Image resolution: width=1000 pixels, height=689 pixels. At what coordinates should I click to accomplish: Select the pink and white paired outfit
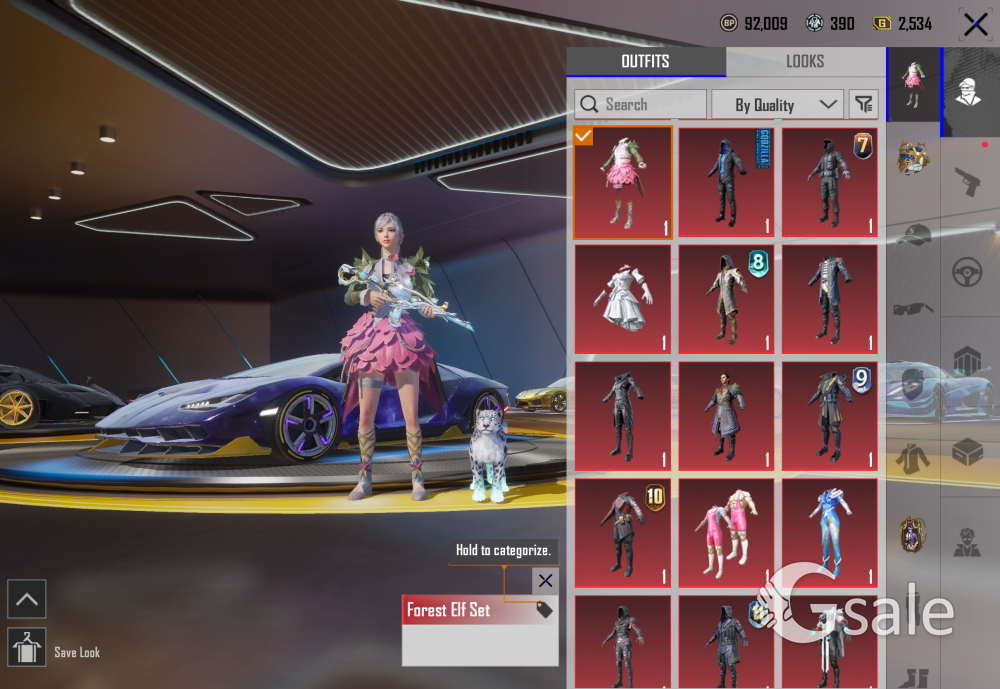[x=726, y=533]
